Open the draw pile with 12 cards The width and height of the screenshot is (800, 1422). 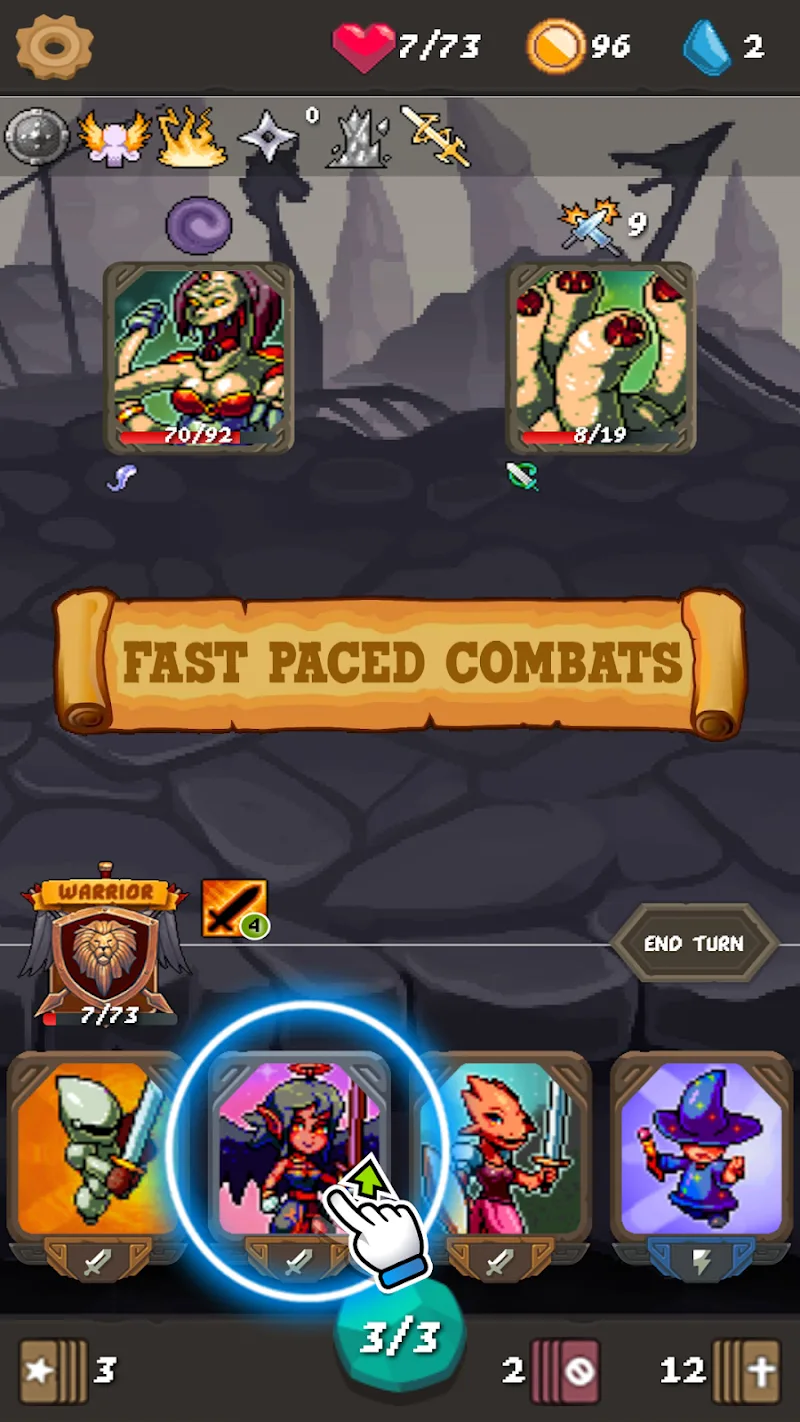tap(745, 1371)
